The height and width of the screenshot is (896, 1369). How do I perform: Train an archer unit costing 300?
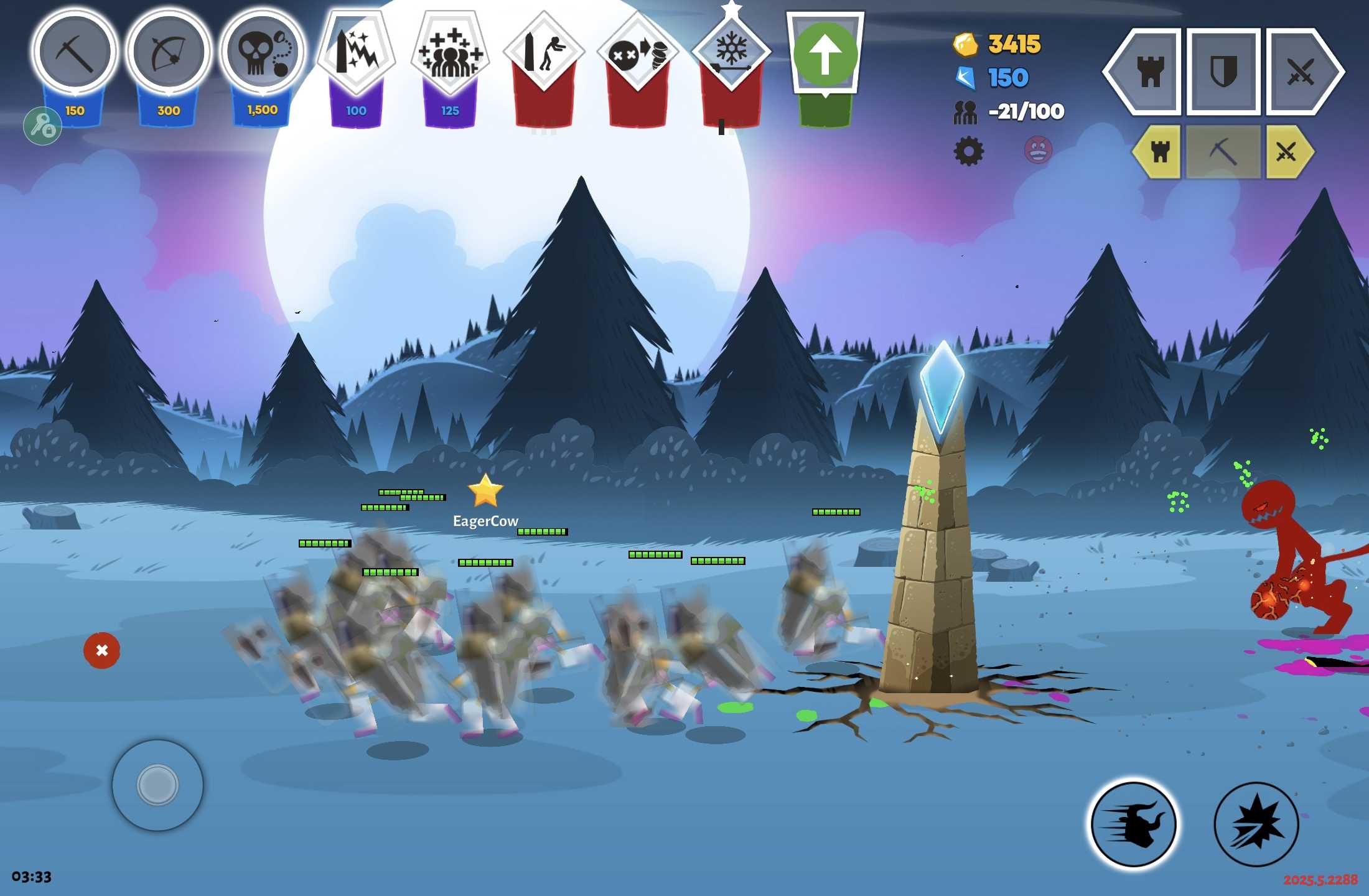(x=168, y=53)
